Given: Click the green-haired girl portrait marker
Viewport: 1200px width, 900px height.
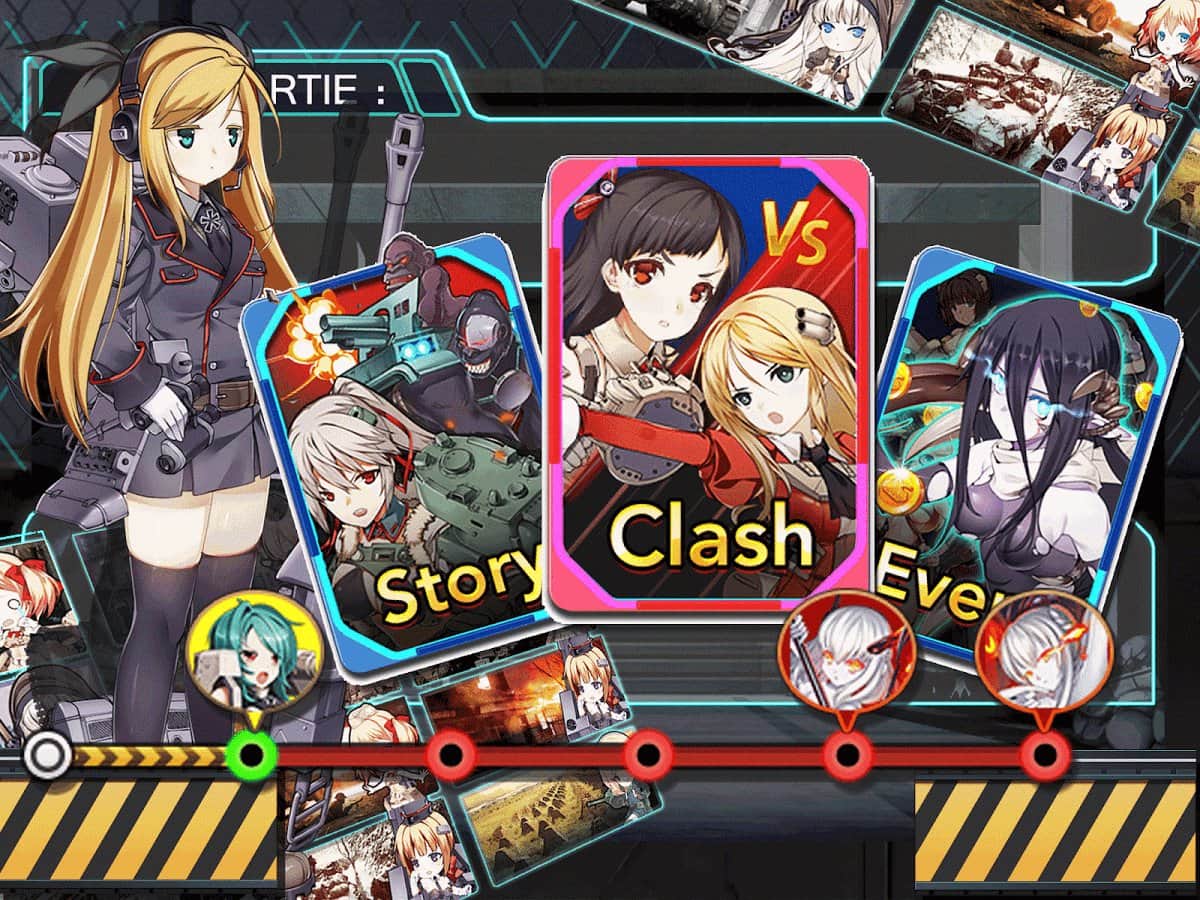Looking at the screenshot, I should (x=254, y=657).
